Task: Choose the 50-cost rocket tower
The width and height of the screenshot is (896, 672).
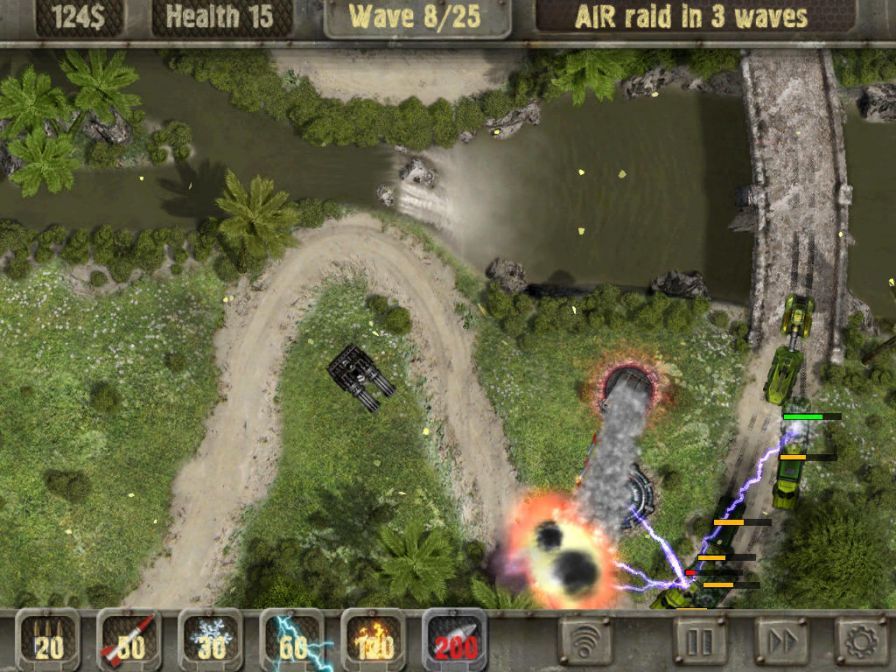Action: click(x=128, y=640)
